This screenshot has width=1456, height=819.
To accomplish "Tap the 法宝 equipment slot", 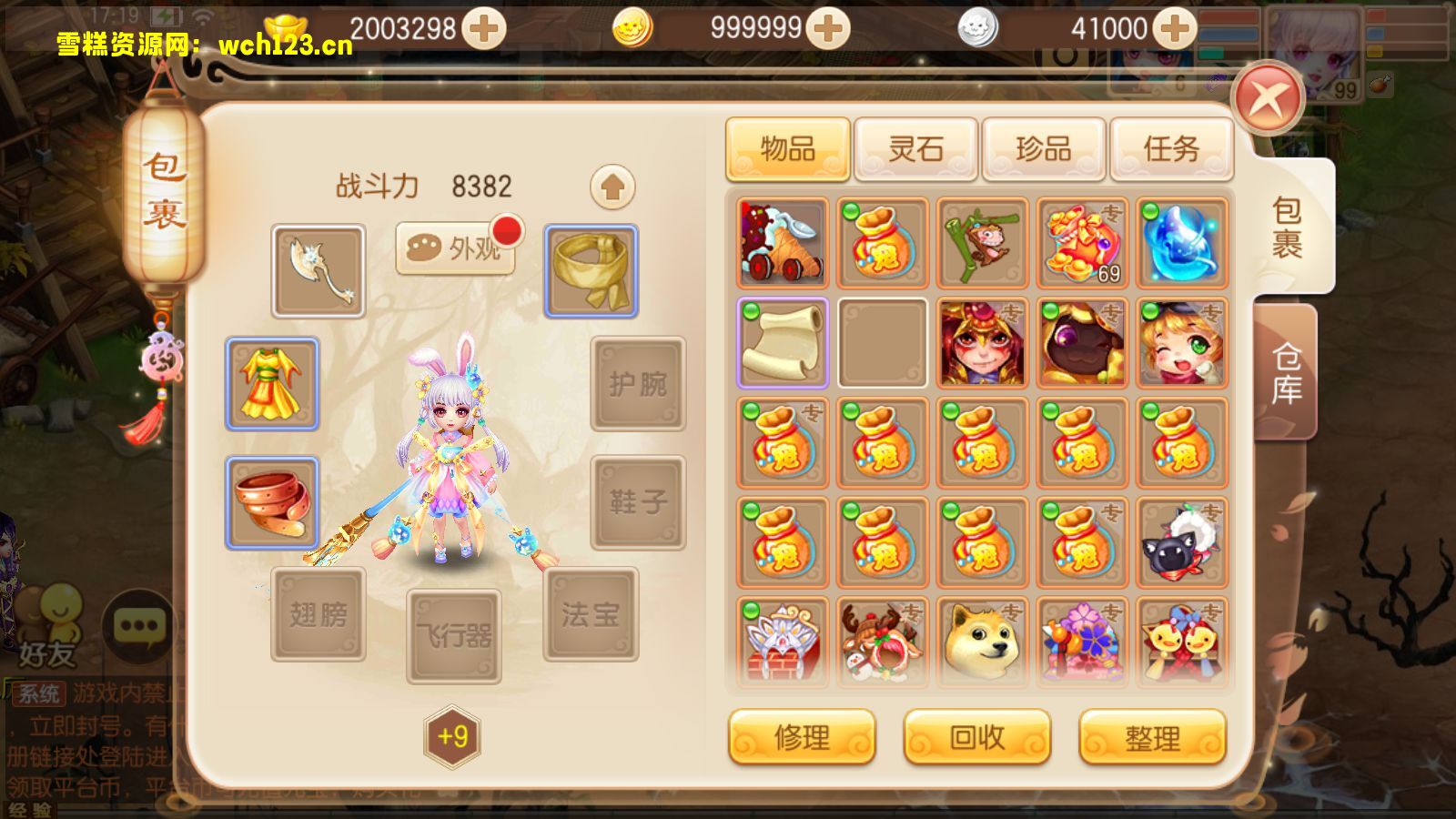I will [x=590, y=615].
